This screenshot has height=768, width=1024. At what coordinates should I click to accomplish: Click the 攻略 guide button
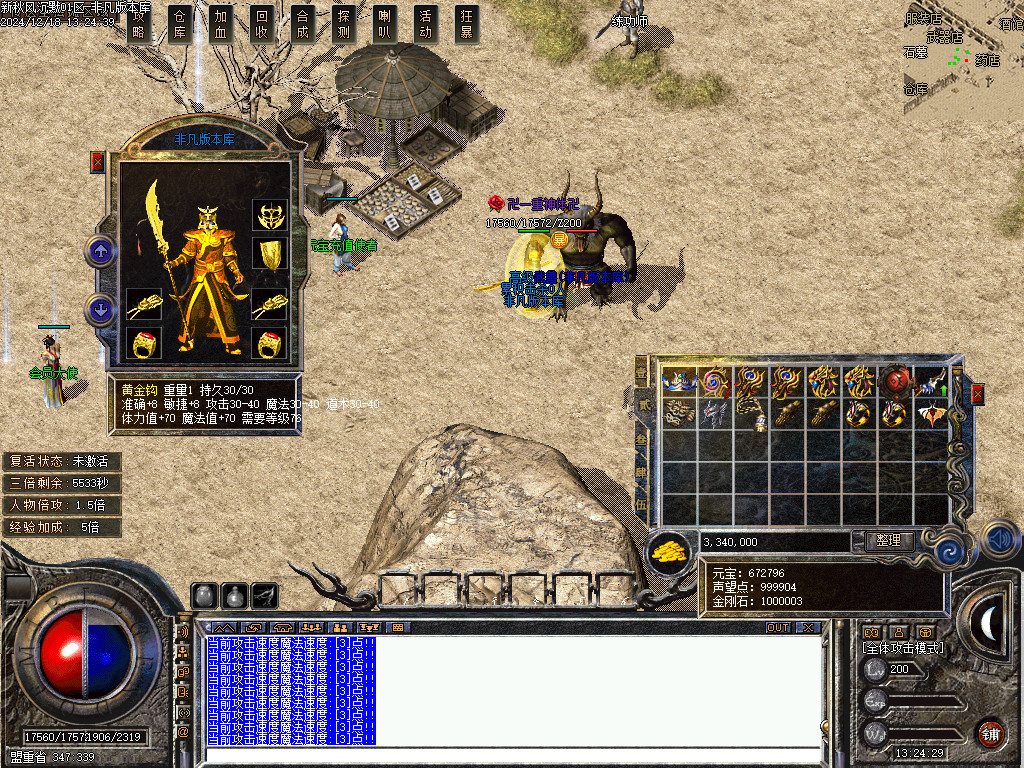coord(139,23)
